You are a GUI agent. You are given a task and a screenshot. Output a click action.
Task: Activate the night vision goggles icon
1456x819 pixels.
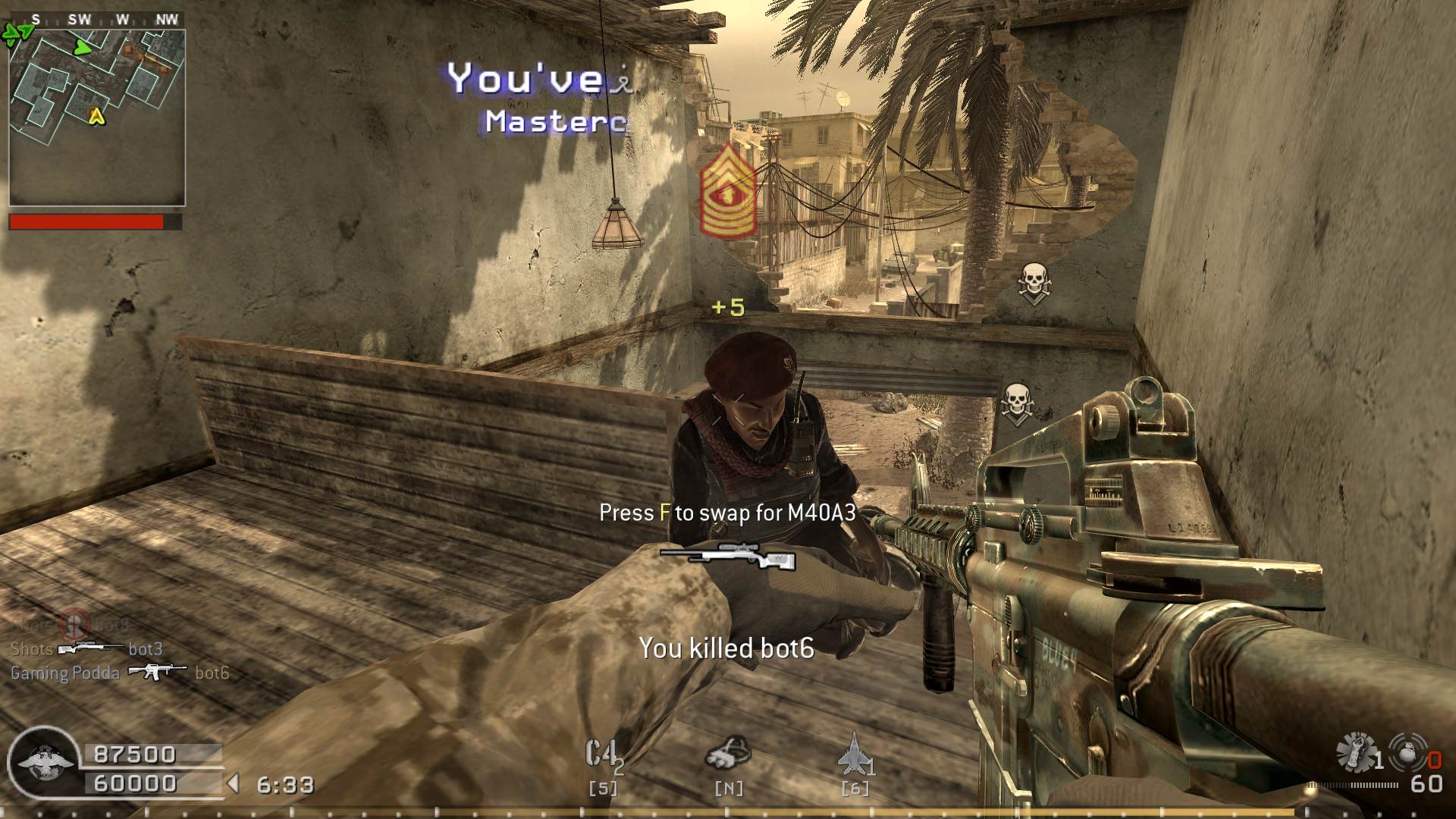[728, 753]
